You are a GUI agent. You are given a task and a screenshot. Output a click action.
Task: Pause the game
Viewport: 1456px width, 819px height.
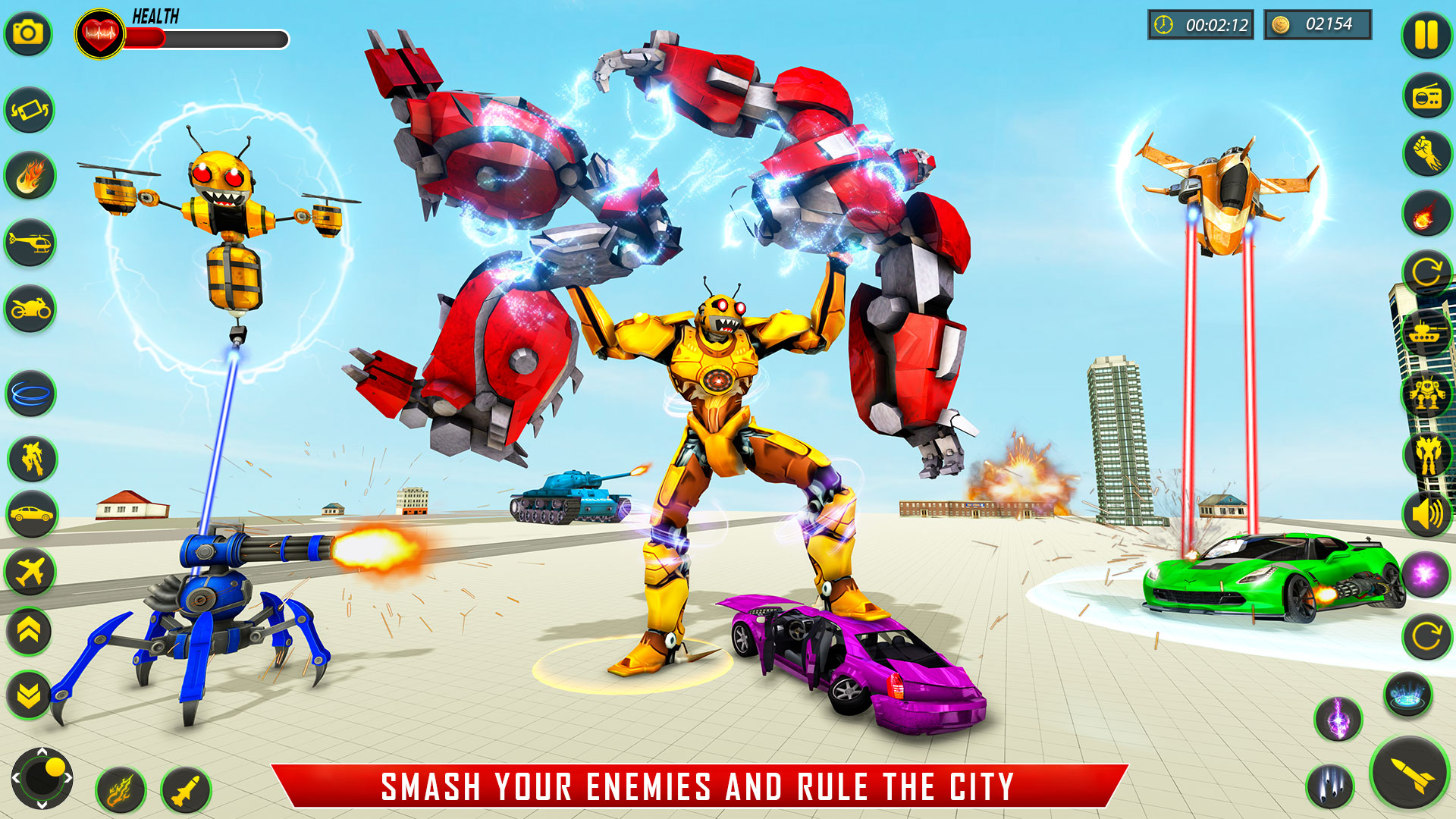(1426, 34)
